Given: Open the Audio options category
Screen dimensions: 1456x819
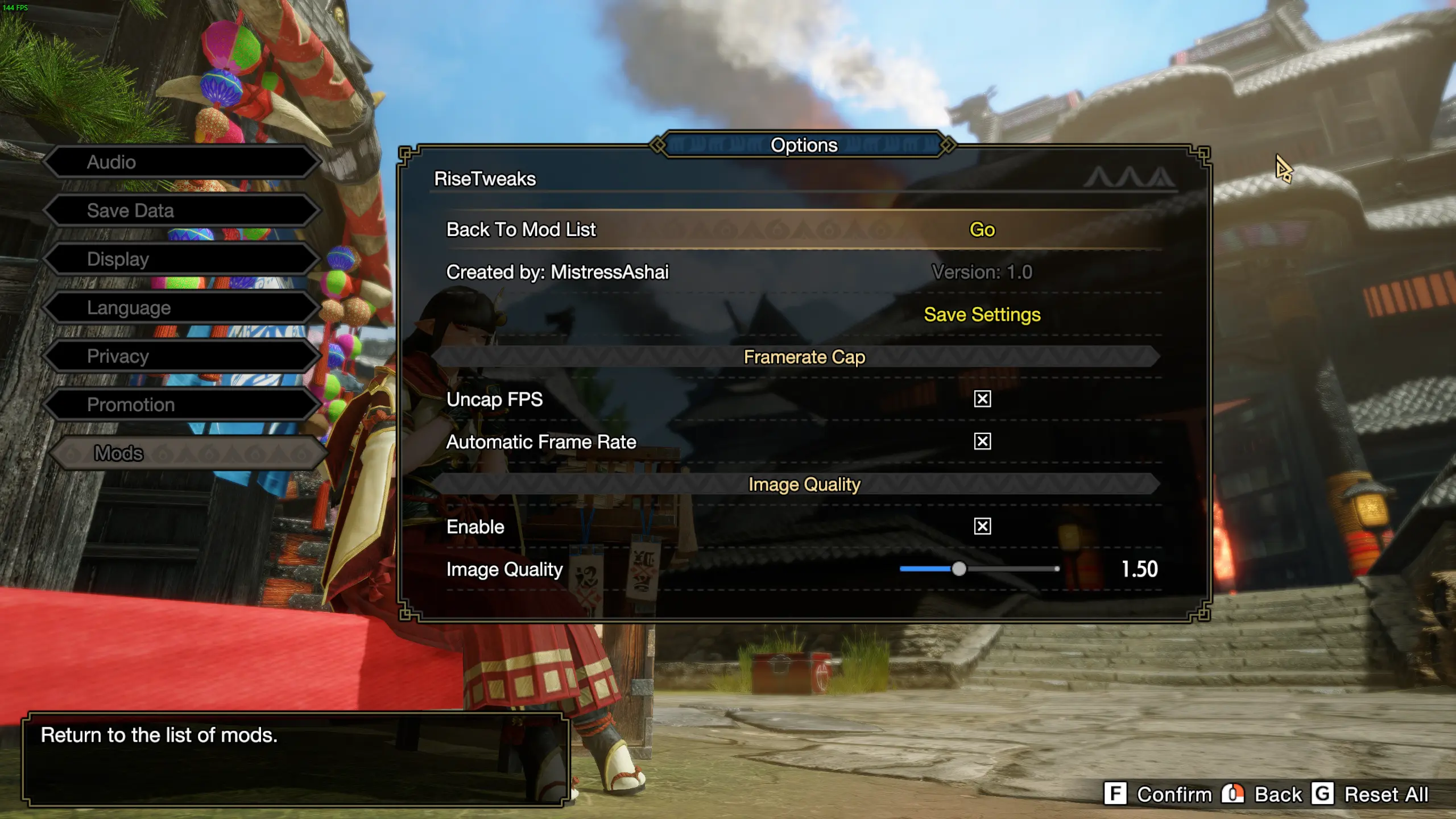Looking at the screenshot, I should click(x=181, y=162).
